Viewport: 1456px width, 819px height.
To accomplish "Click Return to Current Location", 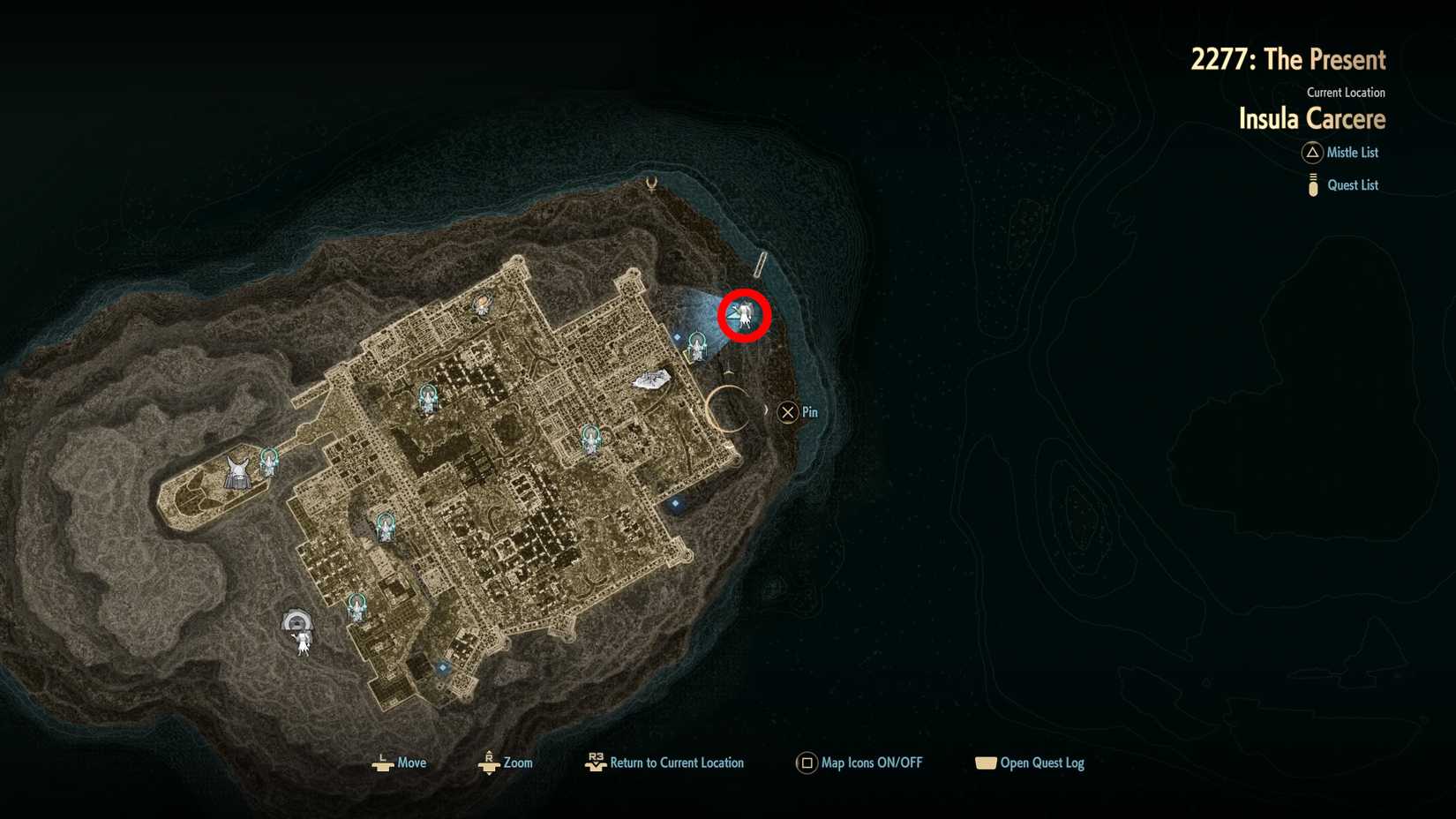I will (x=597, y=763).
